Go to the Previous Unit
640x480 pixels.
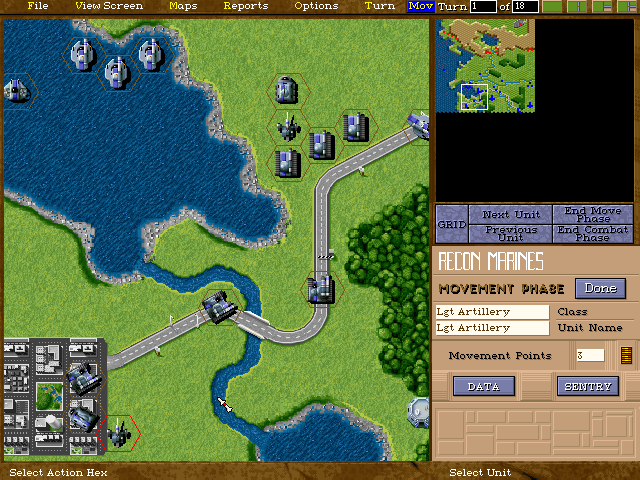510,233
